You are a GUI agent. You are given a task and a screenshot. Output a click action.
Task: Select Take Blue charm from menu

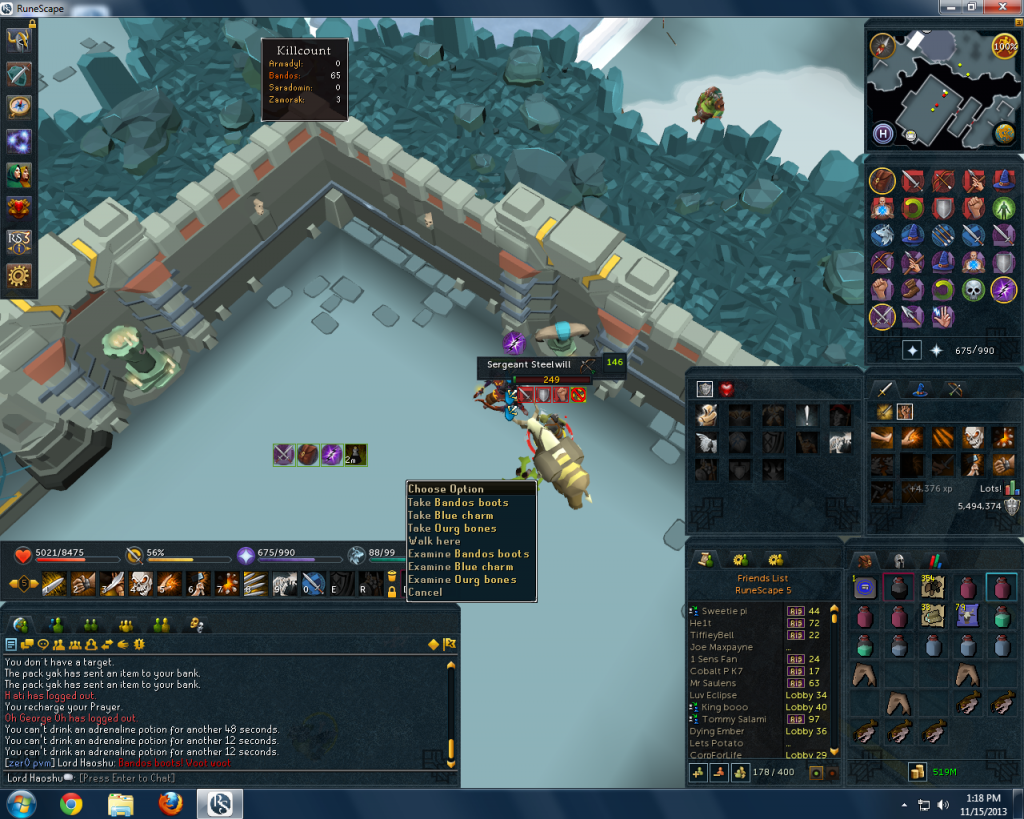pos(450,515)
